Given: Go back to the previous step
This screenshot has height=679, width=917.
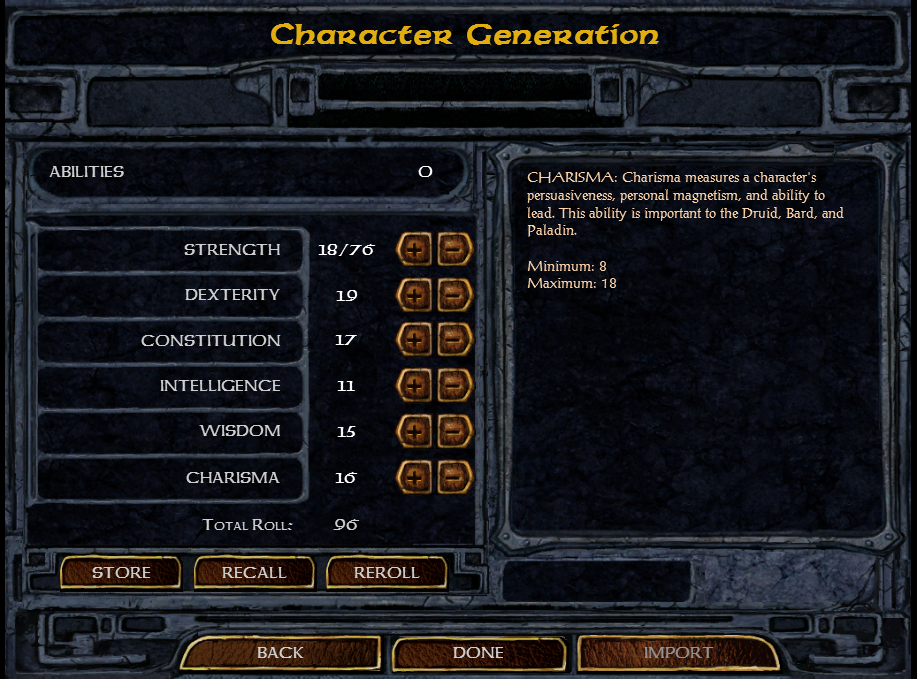Looking at the screenshot, I should tap(280, 653).
